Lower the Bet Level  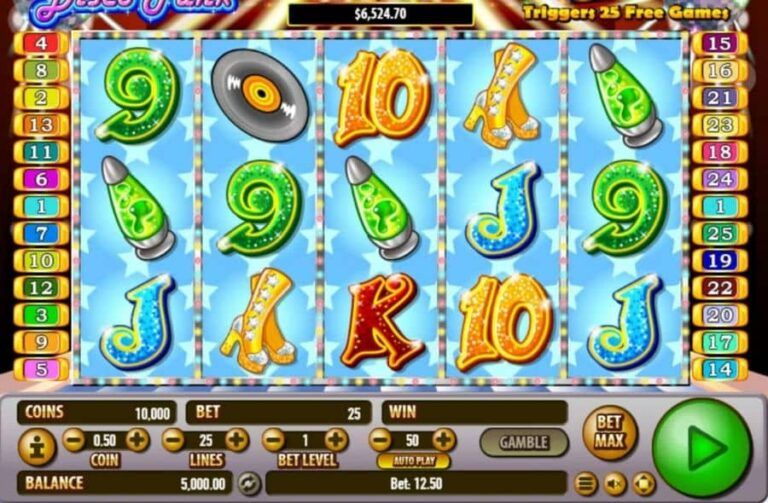point(273,440)
